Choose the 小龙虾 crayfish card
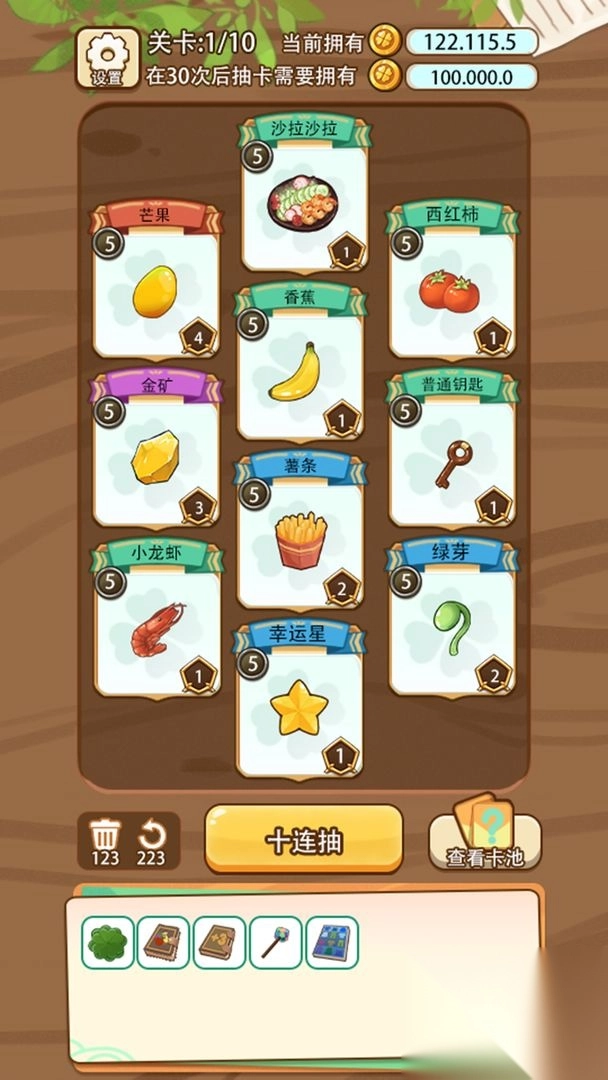 click(x=155, y=624)
